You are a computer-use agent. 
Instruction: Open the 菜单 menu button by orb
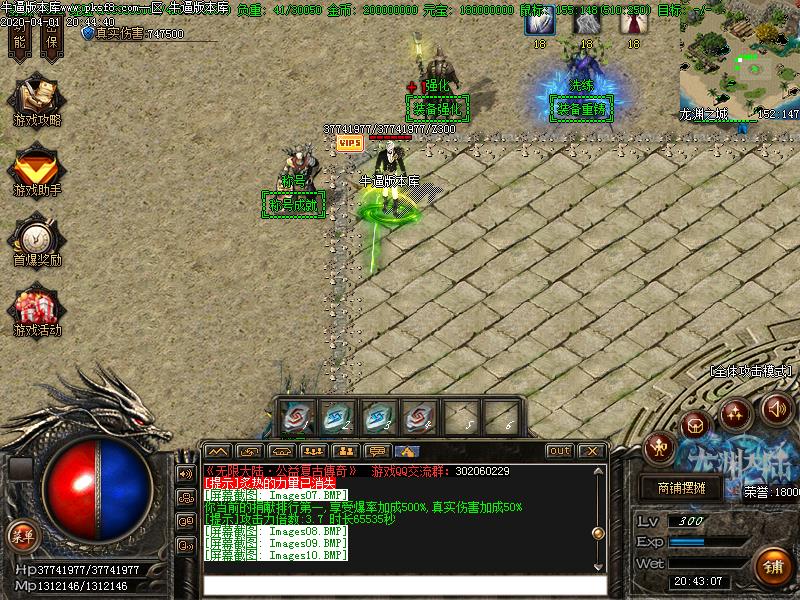pyautogui.click(x=22, y=535)
